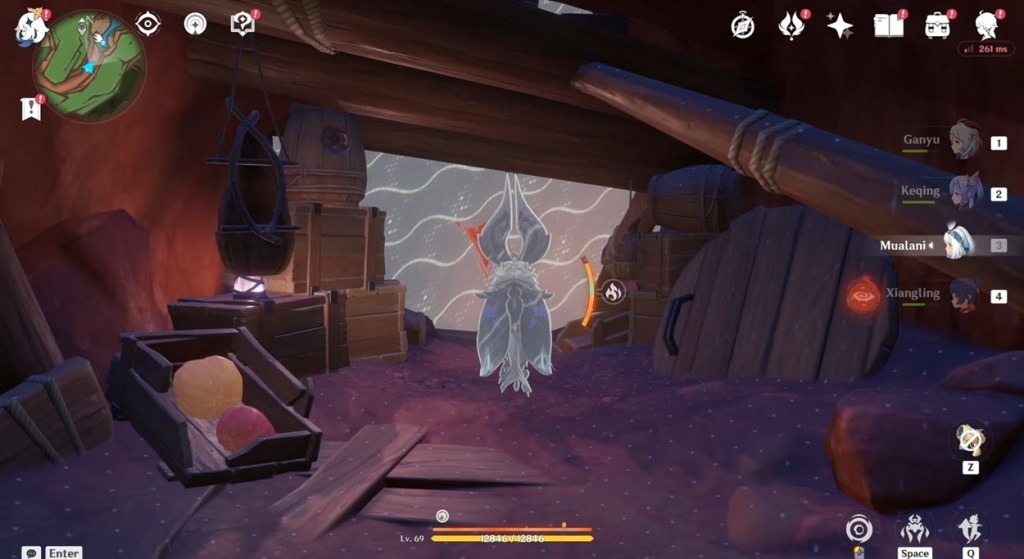Open the winged emblem icon in the top bar
Image resolution: width=1024 pixels, height=559 pixels.
pos(792,25)
